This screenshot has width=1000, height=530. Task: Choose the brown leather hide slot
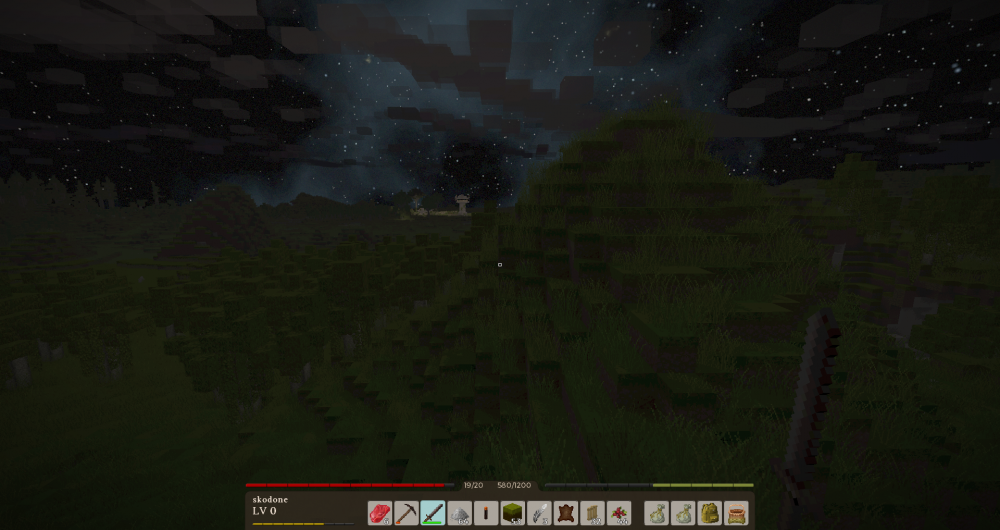pyautogui.click(x=566, y=513)
